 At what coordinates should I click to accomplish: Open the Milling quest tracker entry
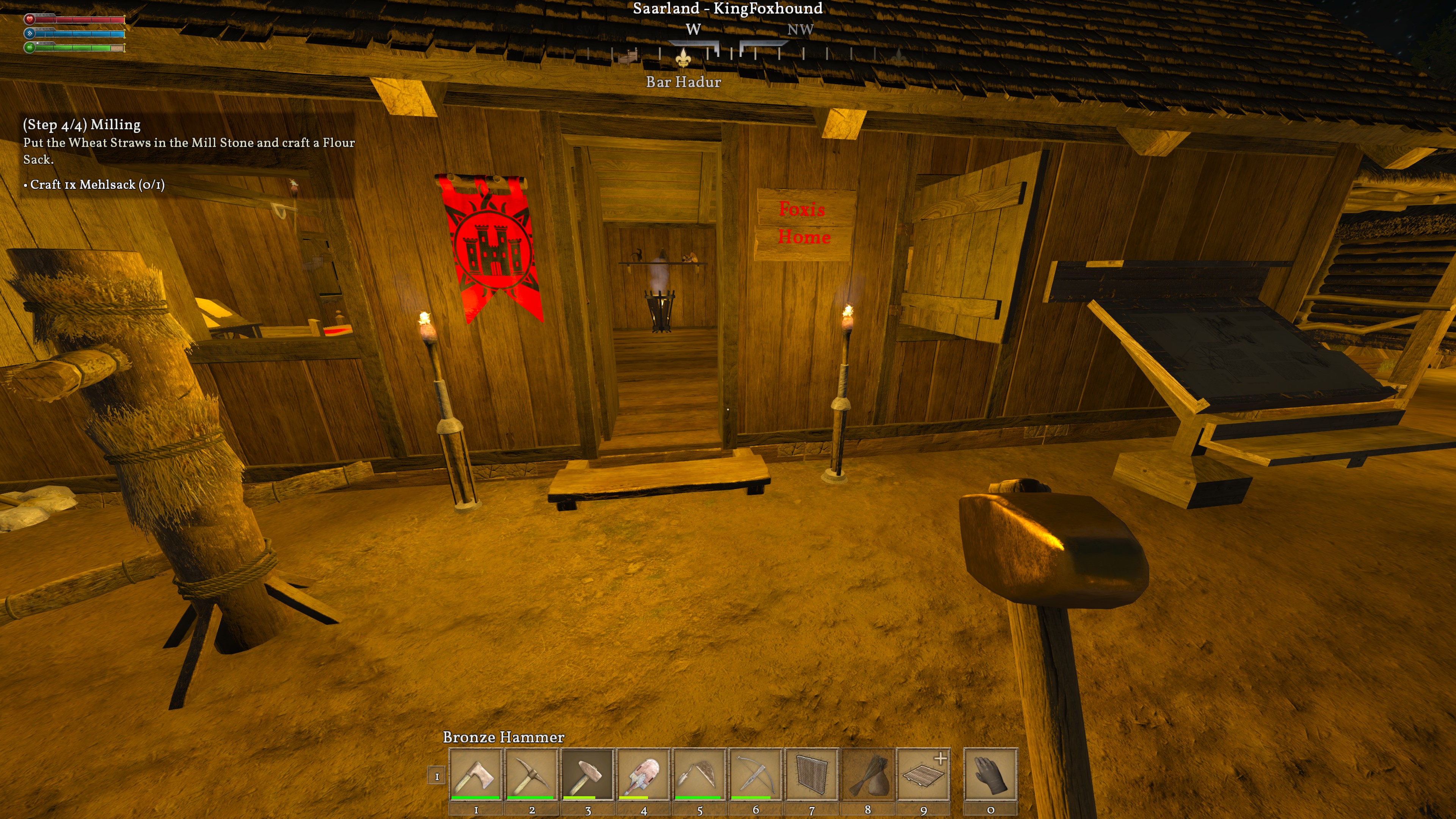(x=82, y=125)
